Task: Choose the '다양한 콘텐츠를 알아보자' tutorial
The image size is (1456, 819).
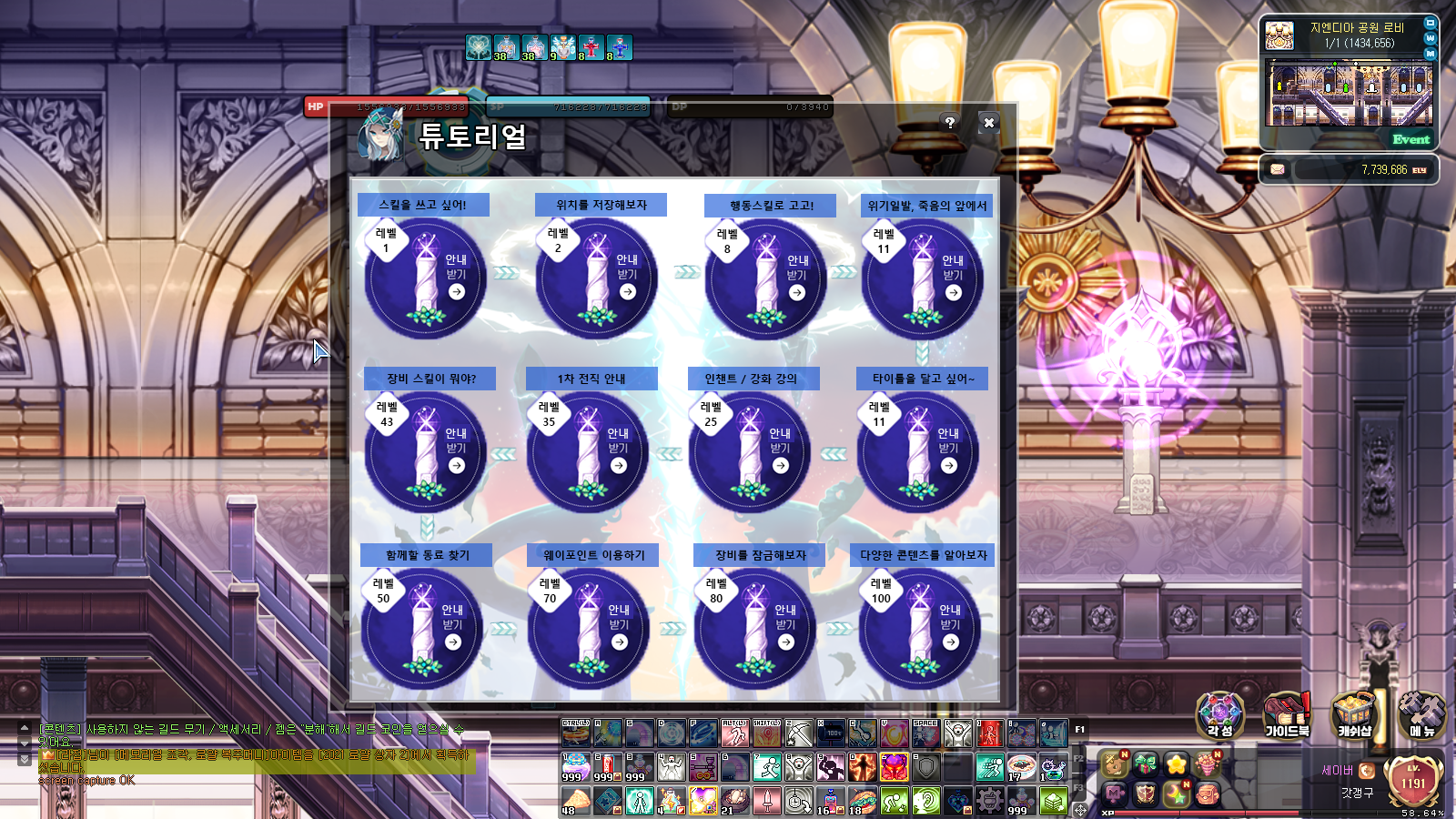Action: coord(950,642)
